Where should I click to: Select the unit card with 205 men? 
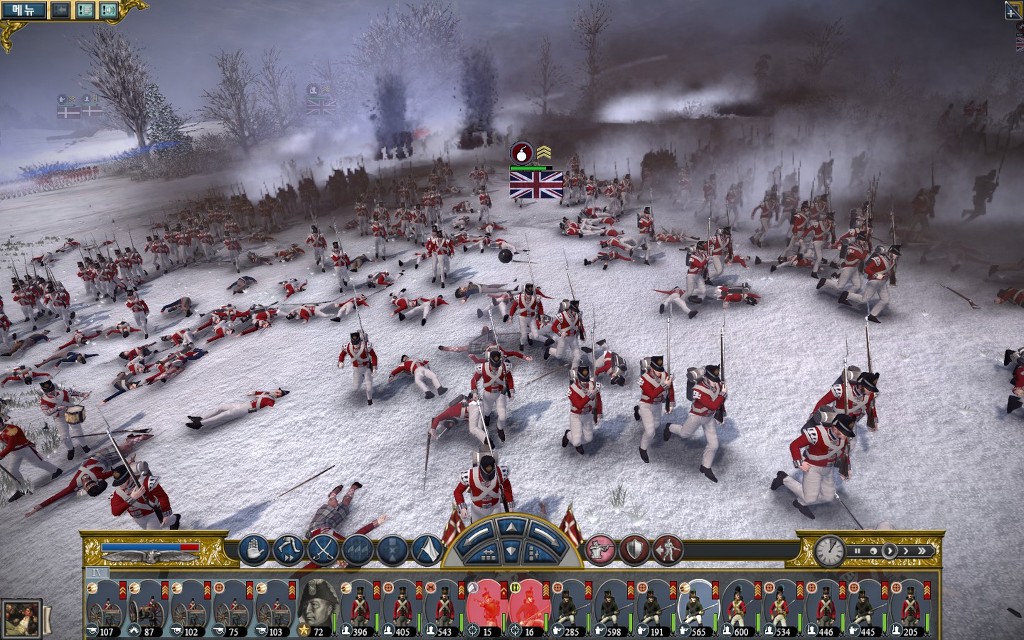click(910, 606)
